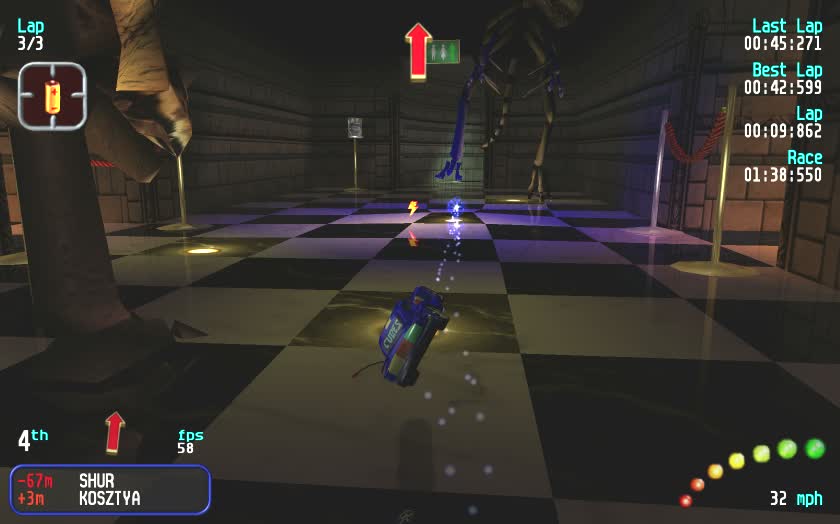840x524 pixels.
Task: Select KOSZTYA in the racer gap list
Action: [110, 498]
